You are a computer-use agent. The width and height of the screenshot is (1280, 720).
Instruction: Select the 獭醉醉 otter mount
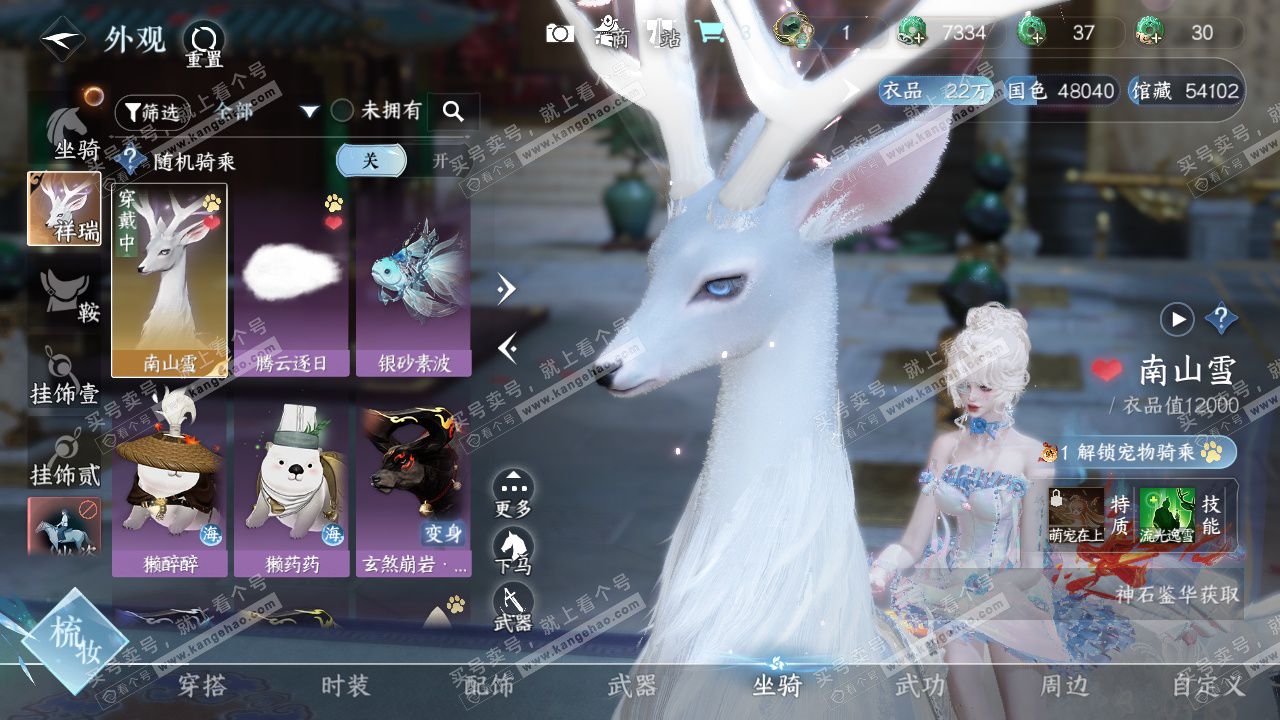(169, 490)
